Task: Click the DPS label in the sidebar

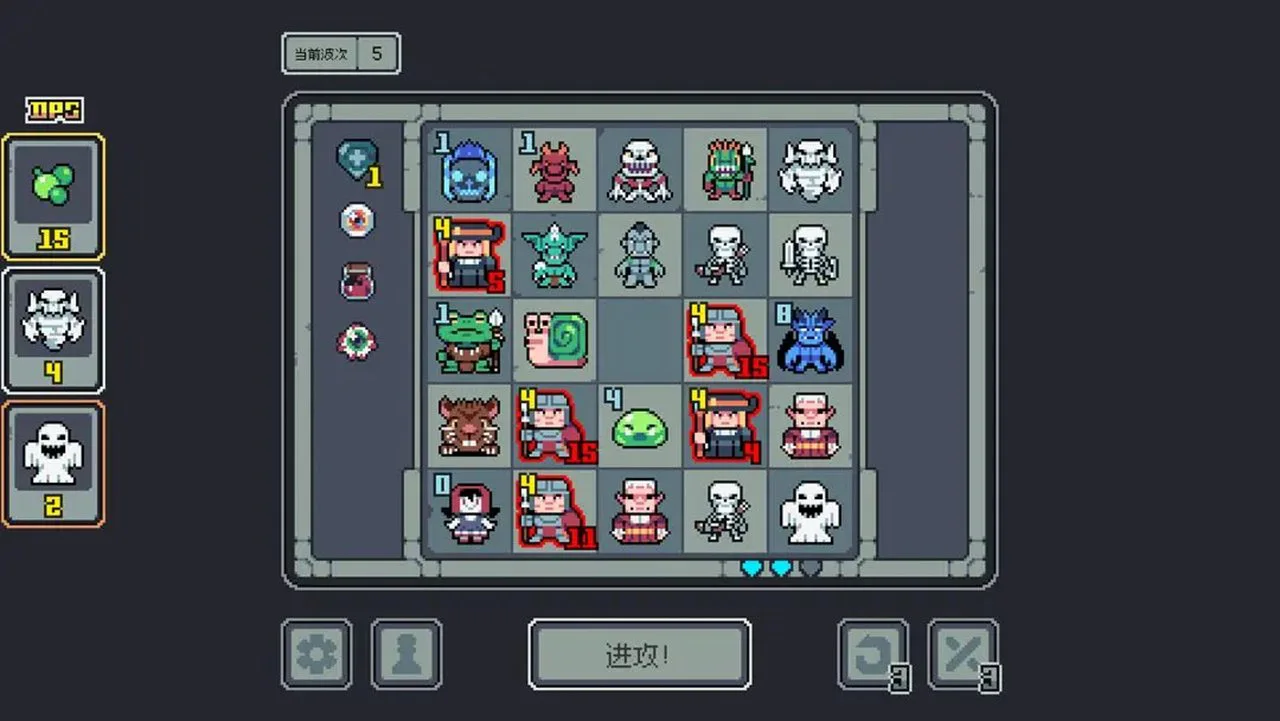Action: [x=52, y=110]
